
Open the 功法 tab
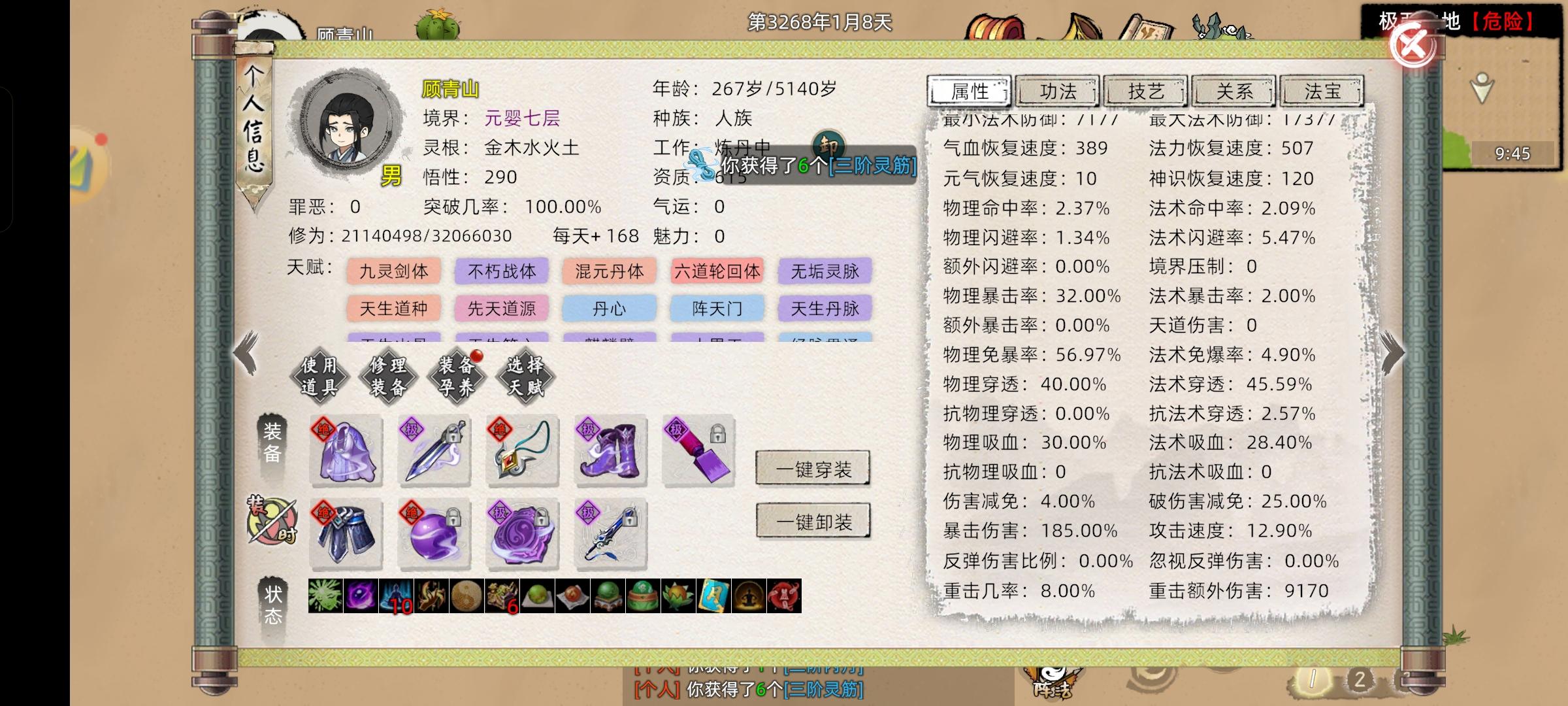click(1058, 91)
